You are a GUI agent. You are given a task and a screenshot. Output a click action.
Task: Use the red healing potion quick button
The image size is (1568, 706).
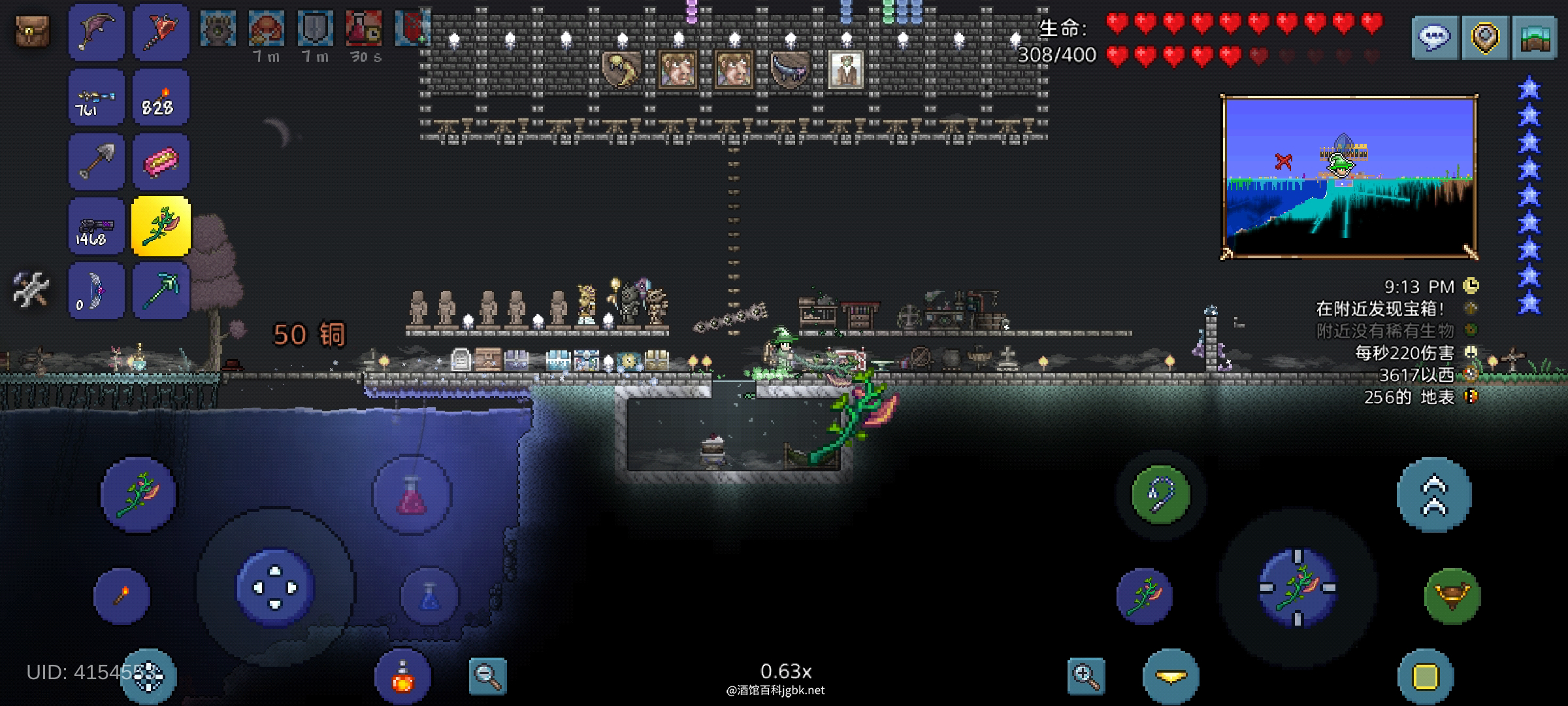click(x=412, y=495)
